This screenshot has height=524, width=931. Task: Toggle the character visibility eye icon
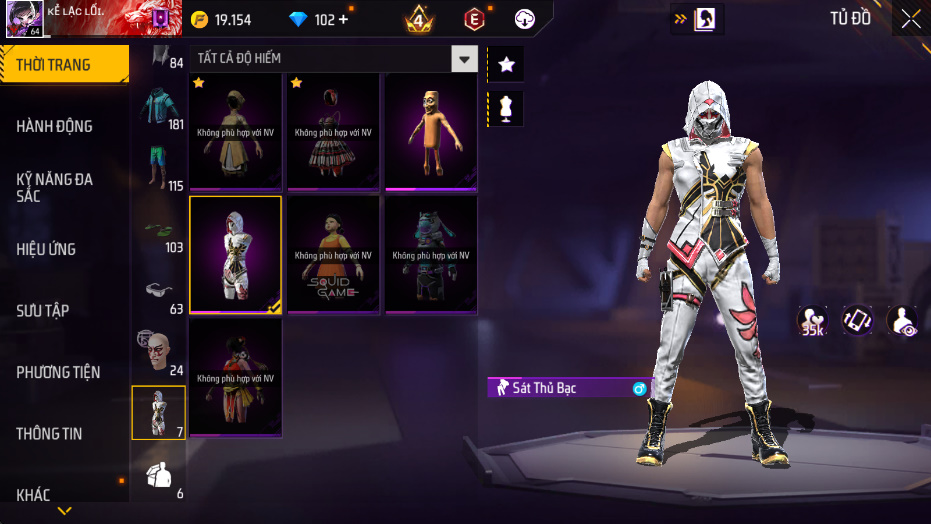[x=901, y=320]
